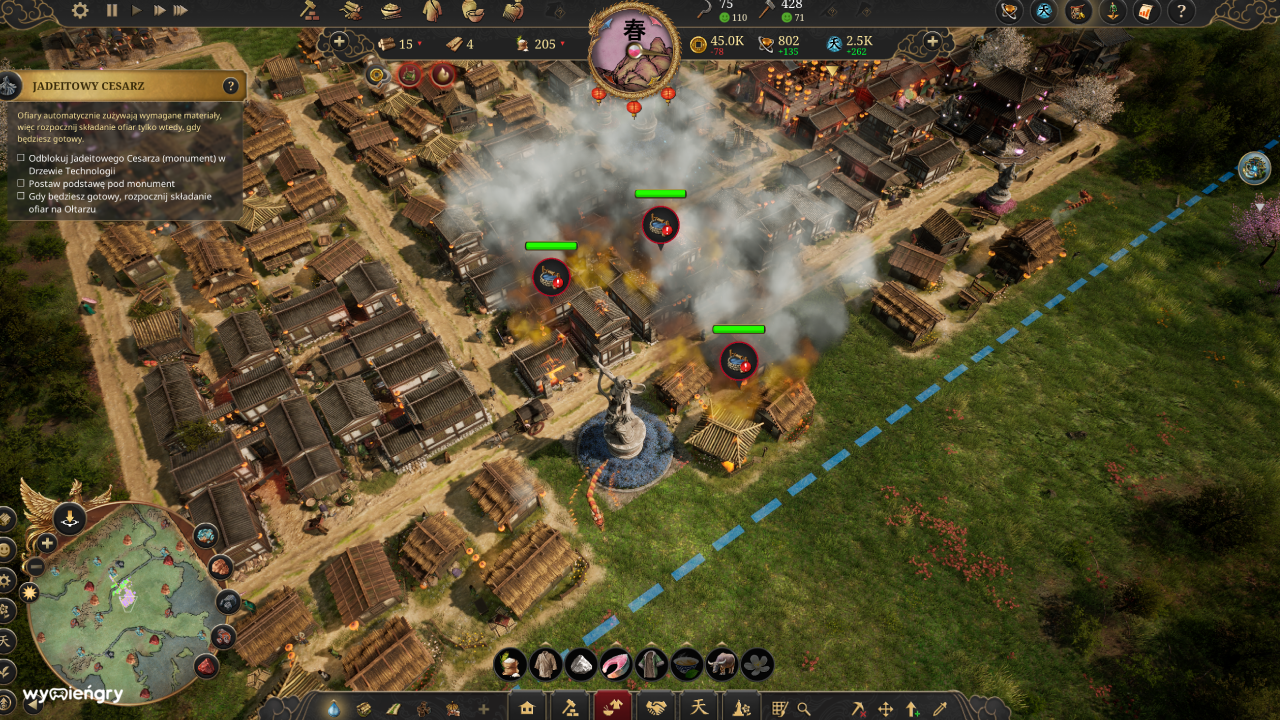The width and height of the screenshot is (1280, 720).
Task: Open the dropdown next to 205
Action: pos(562,44)
